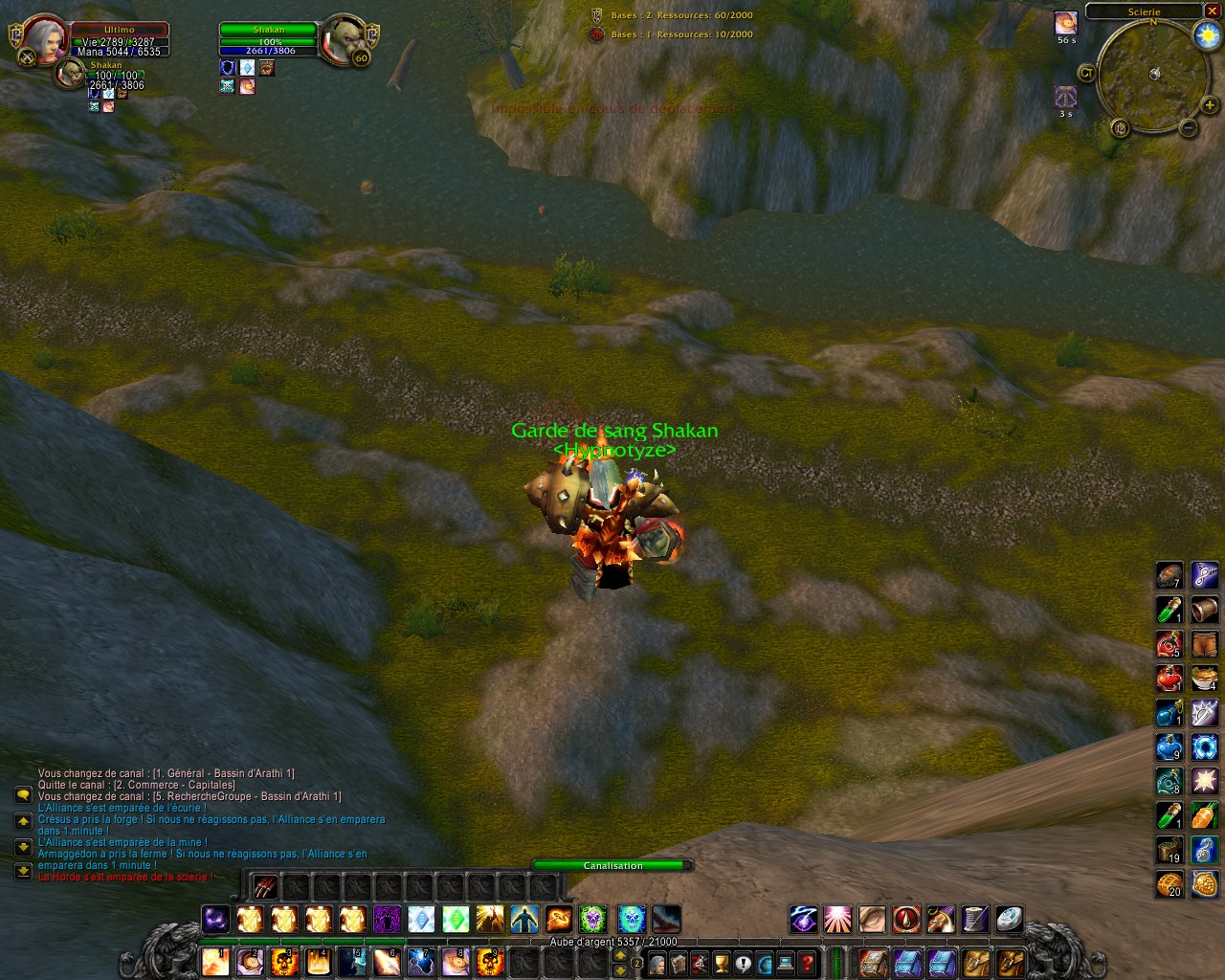The width and height of the screenshot is (1225, 980).
Task: Activate the claw slash stance icon
Action: click(x=265, y=886)
